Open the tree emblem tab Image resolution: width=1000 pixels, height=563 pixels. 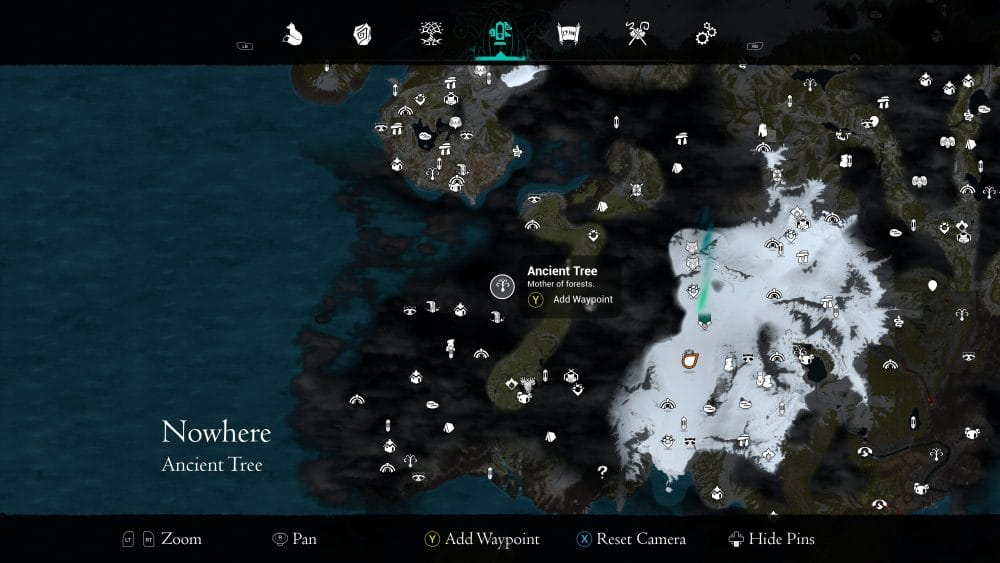tap(431, 35)
